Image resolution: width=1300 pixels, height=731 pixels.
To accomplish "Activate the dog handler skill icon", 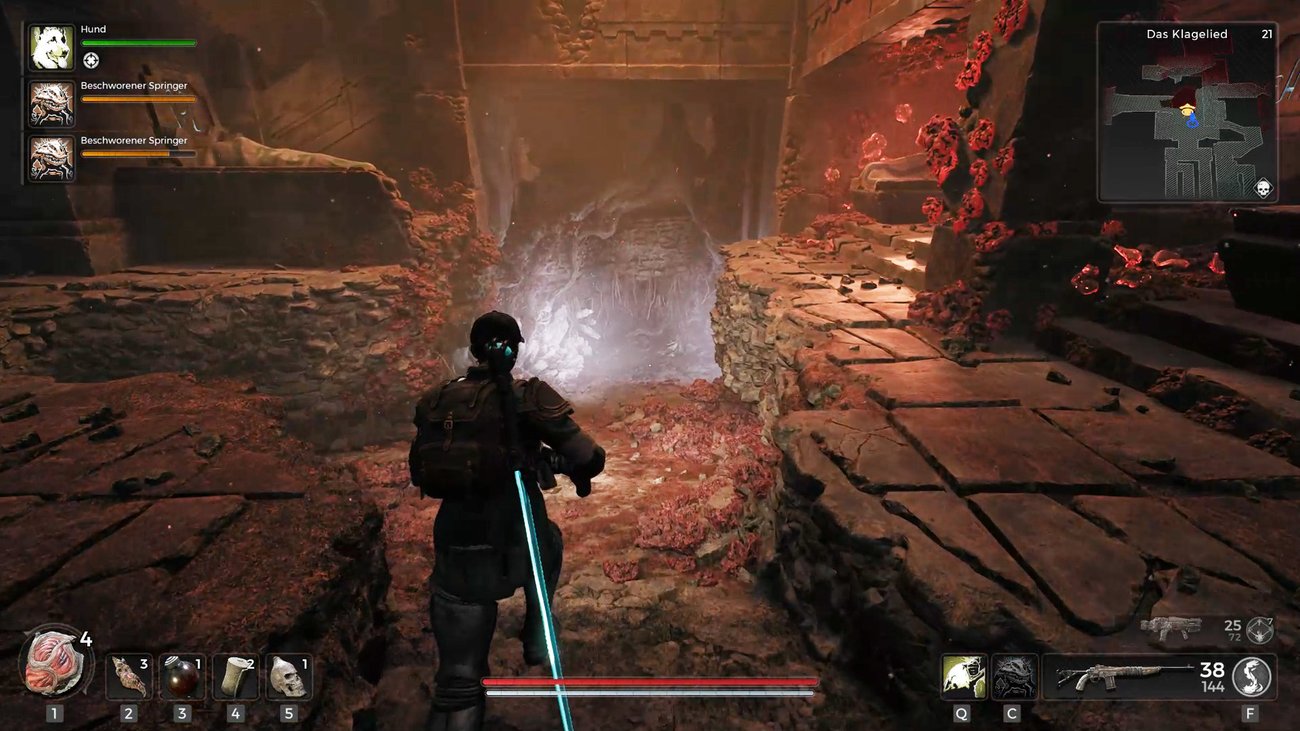I will click(x=963, y=677).
